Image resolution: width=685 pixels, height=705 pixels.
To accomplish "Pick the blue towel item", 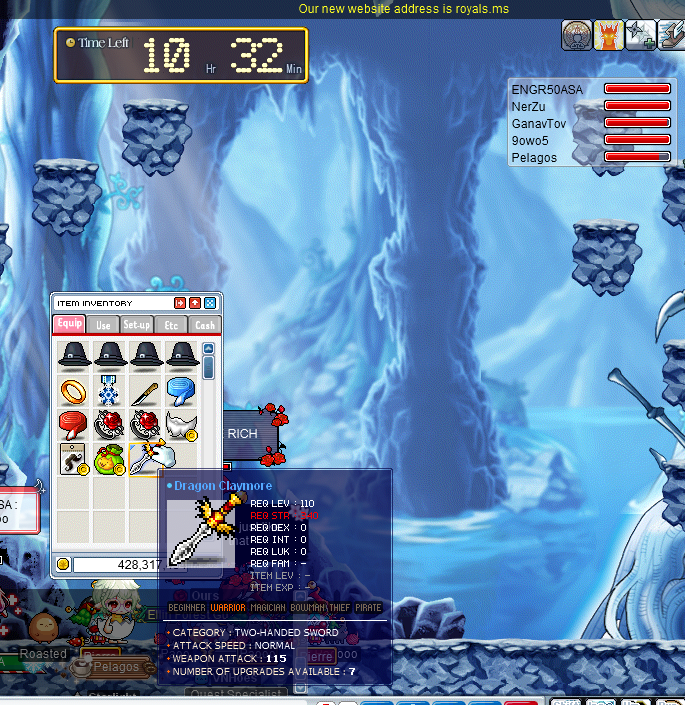I will 180,390.
